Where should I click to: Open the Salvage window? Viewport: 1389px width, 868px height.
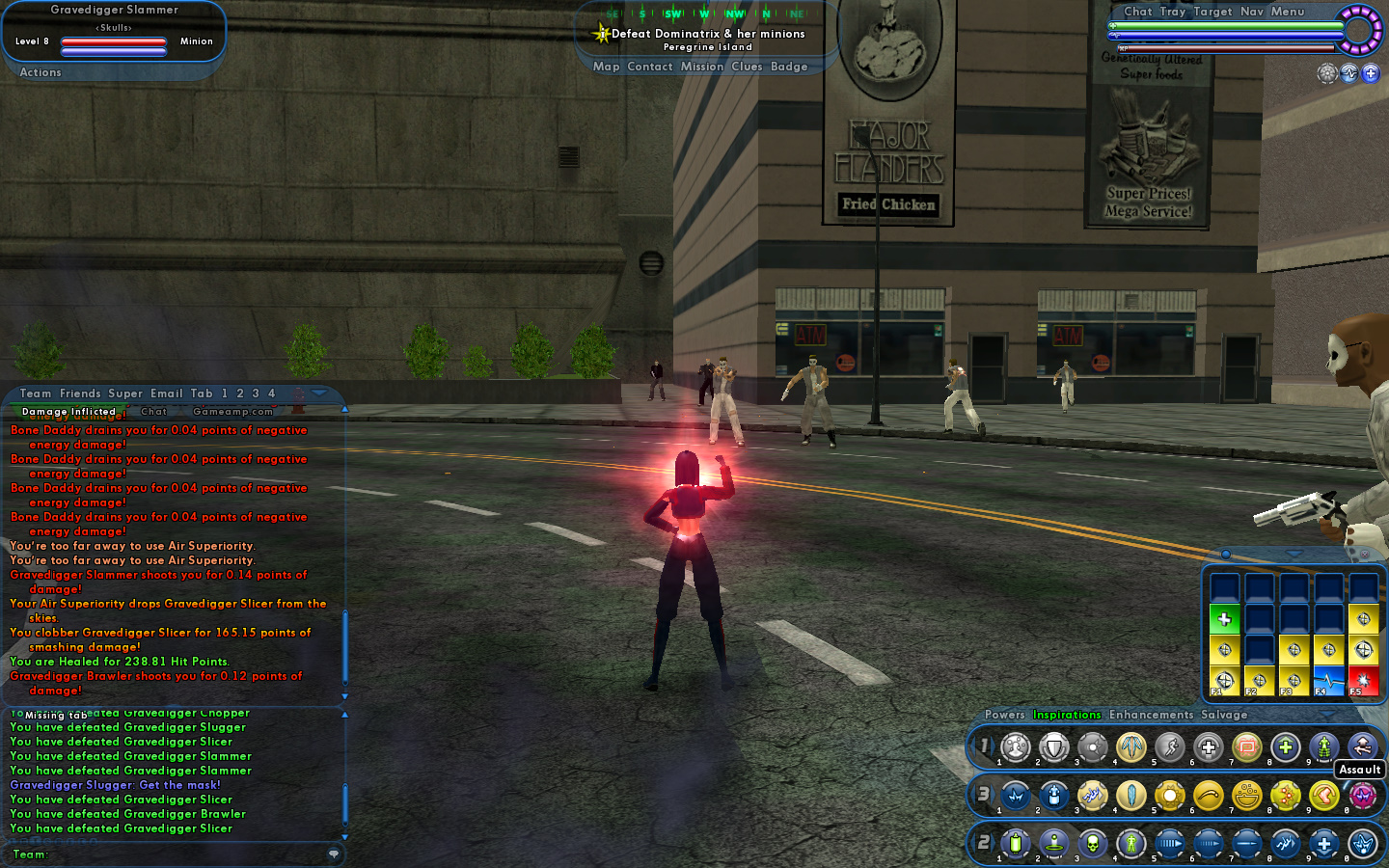pos(1224,715)
